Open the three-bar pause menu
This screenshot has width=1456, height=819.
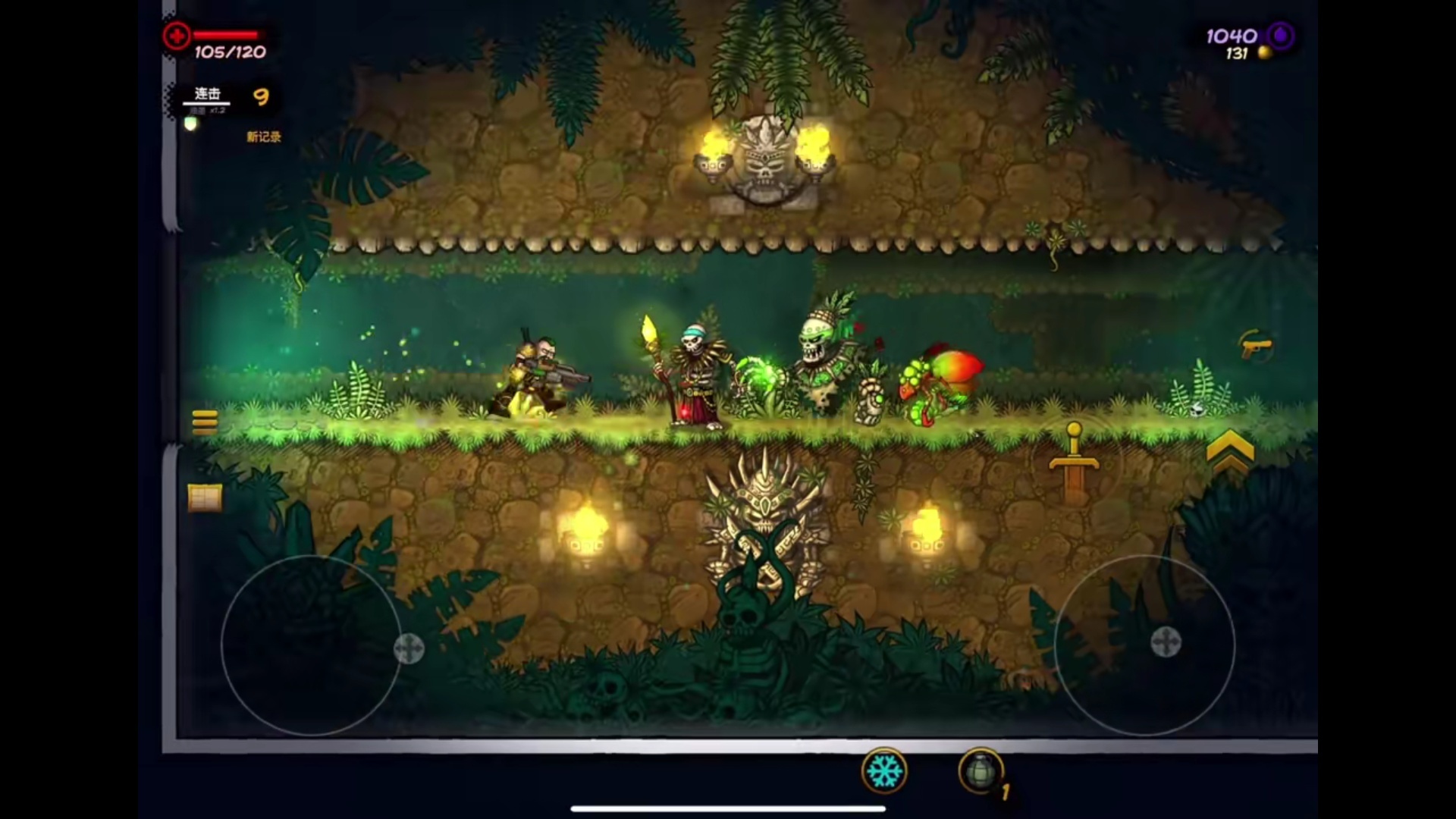point(205,421)
